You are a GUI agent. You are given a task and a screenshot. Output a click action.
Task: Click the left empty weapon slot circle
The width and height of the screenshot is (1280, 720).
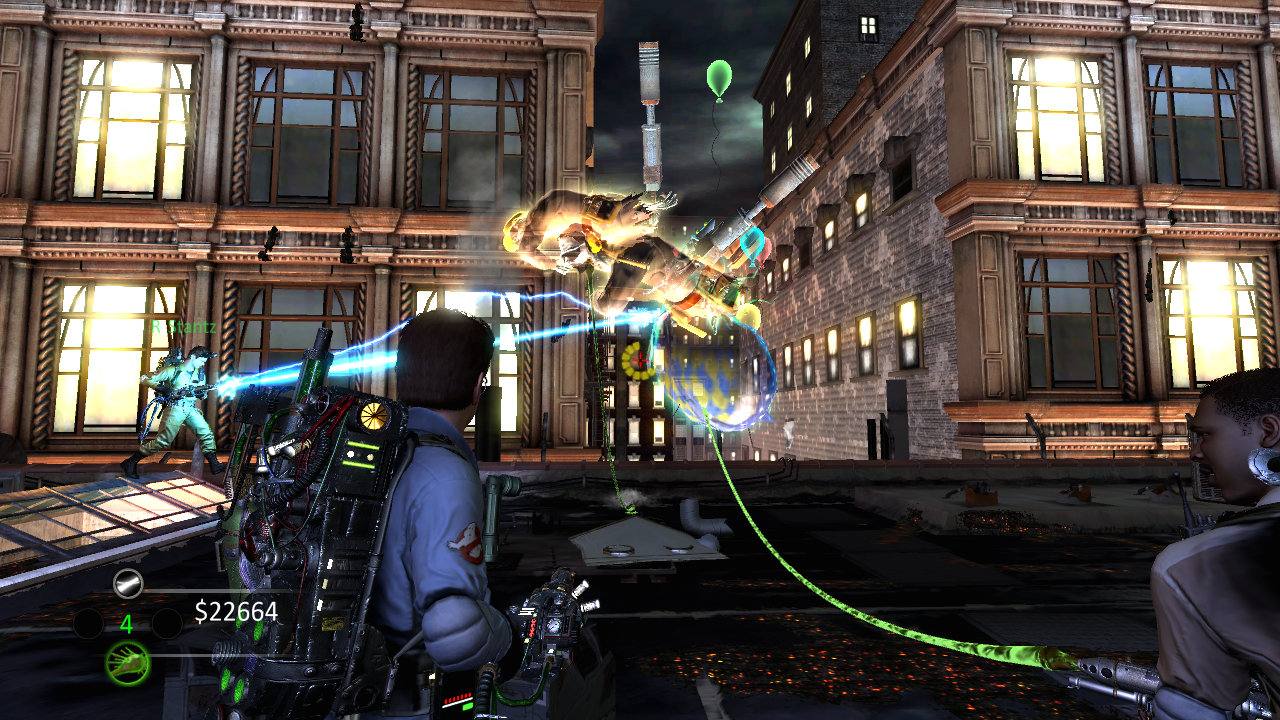(87, 622)
